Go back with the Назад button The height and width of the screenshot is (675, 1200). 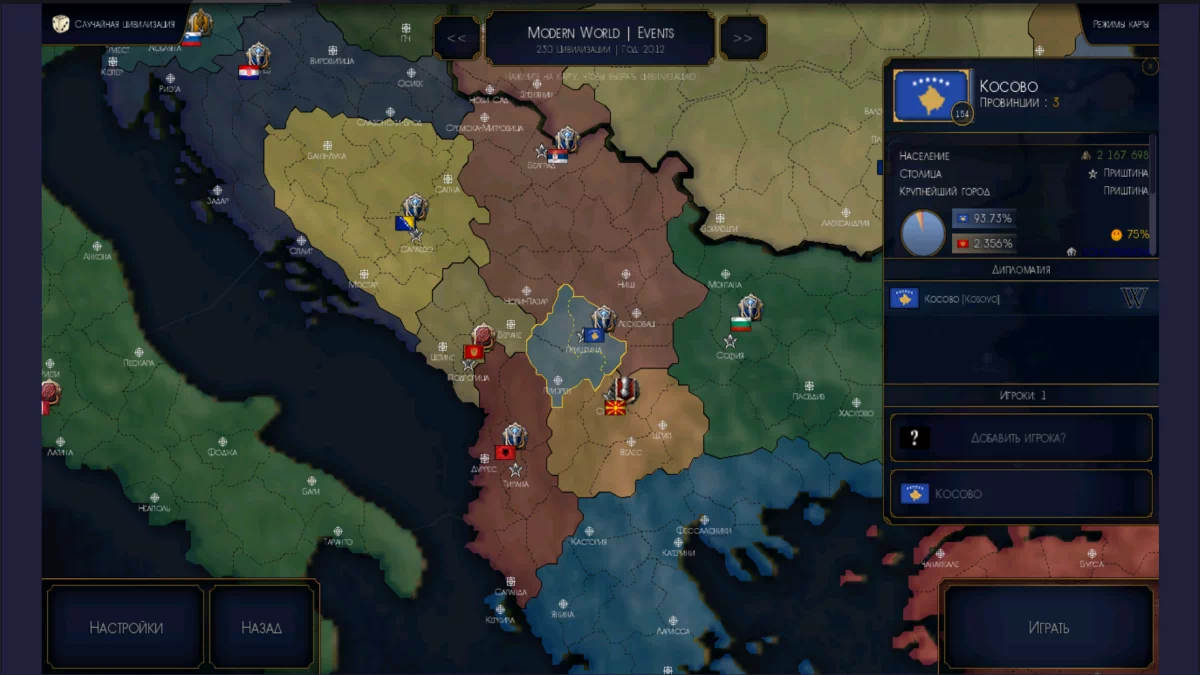click(x=262, y=628)
